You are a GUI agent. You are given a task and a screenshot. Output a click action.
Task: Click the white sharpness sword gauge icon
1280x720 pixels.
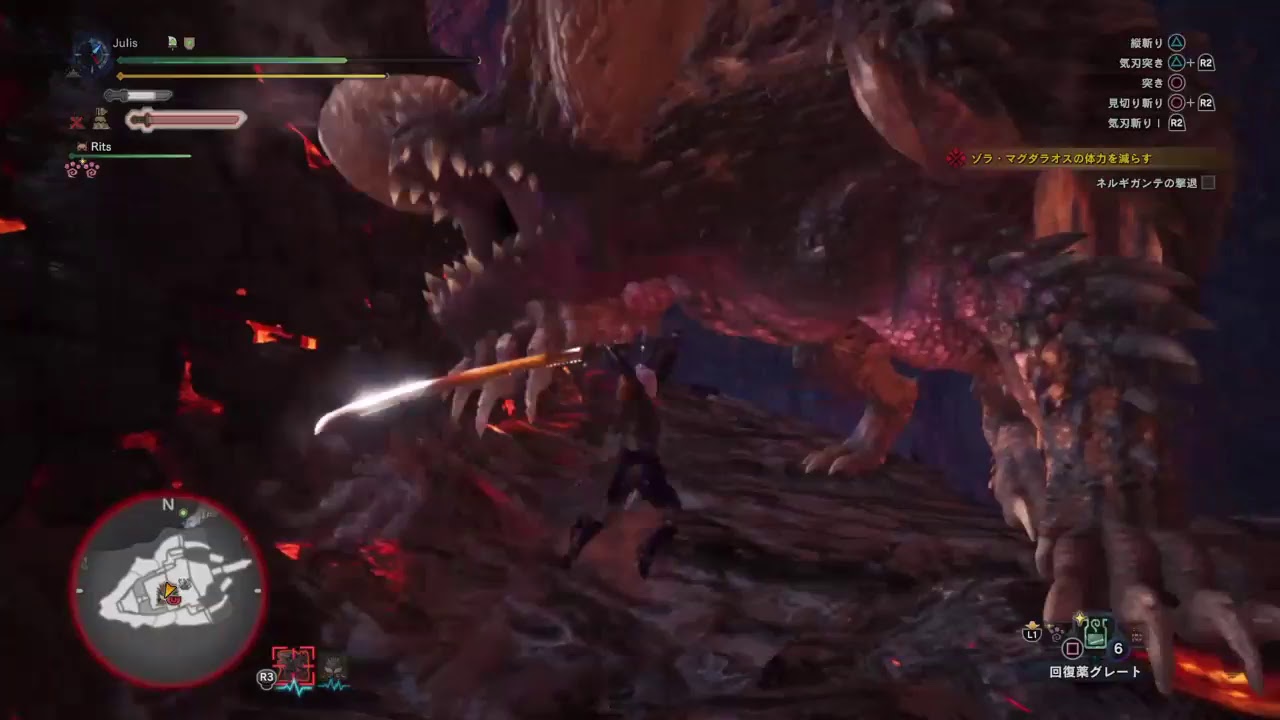tap(137, 96)
